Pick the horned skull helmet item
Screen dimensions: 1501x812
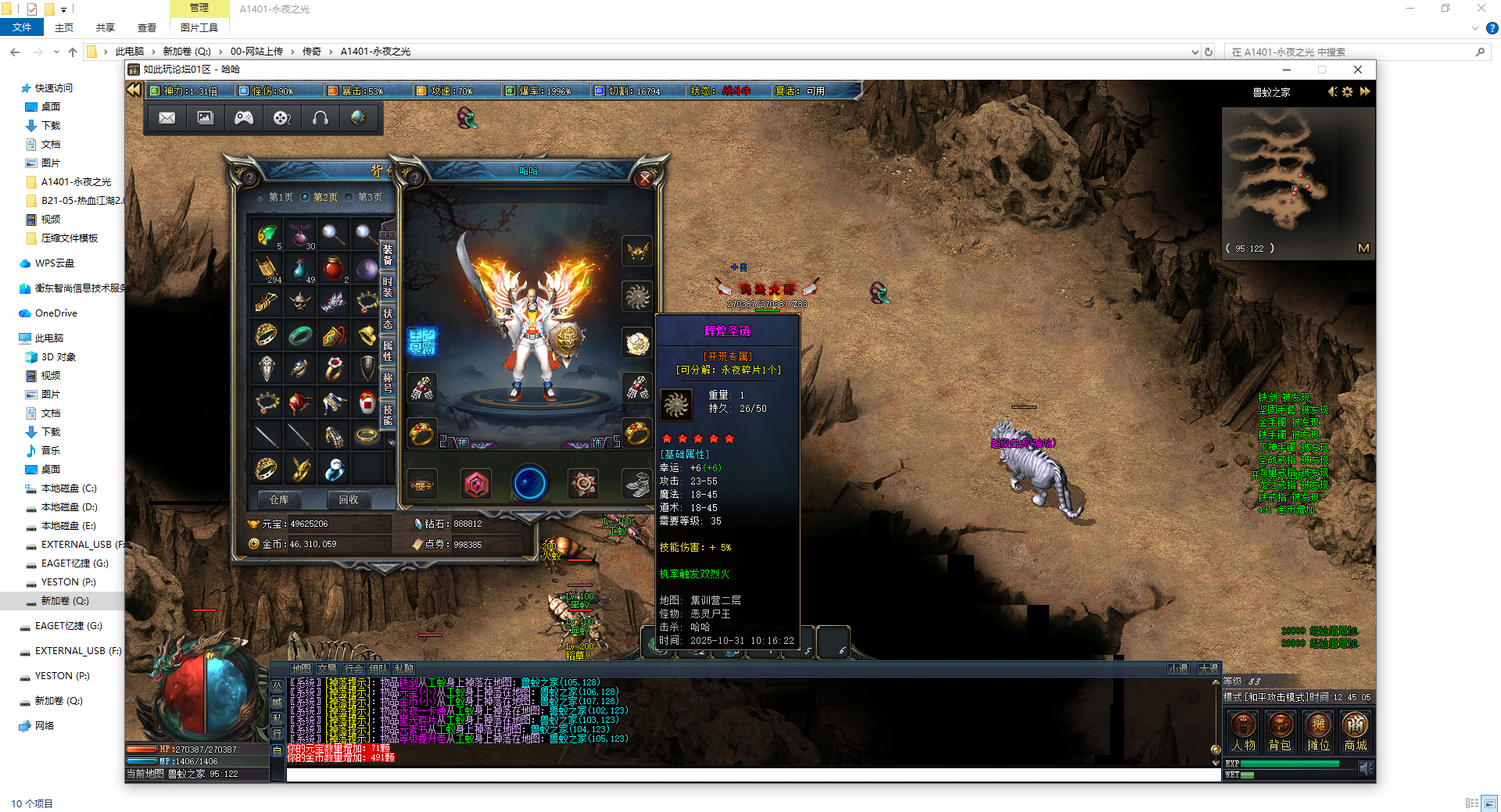coord(299,301)
